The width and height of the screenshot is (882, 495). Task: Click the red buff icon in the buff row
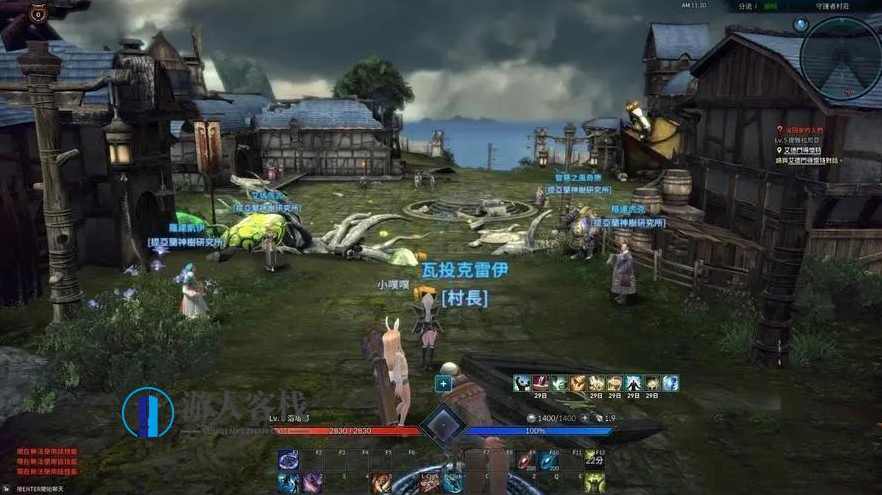coord(540,383)
